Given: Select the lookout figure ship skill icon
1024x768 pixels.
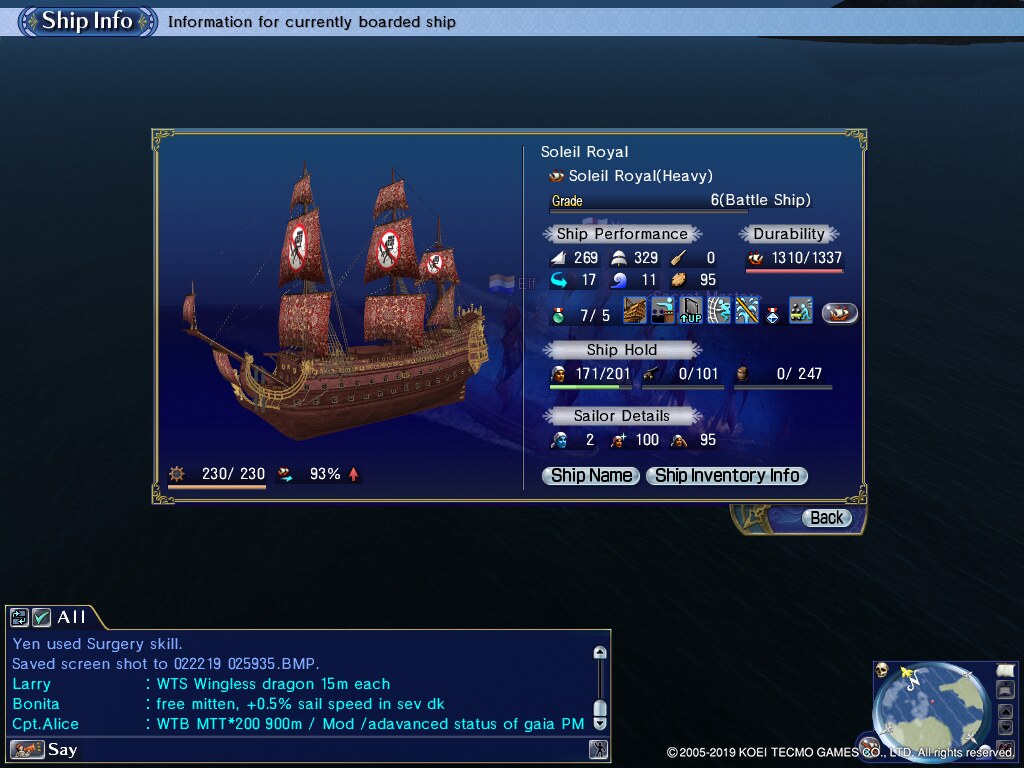Looking at the screenshot, I should 662,311.
